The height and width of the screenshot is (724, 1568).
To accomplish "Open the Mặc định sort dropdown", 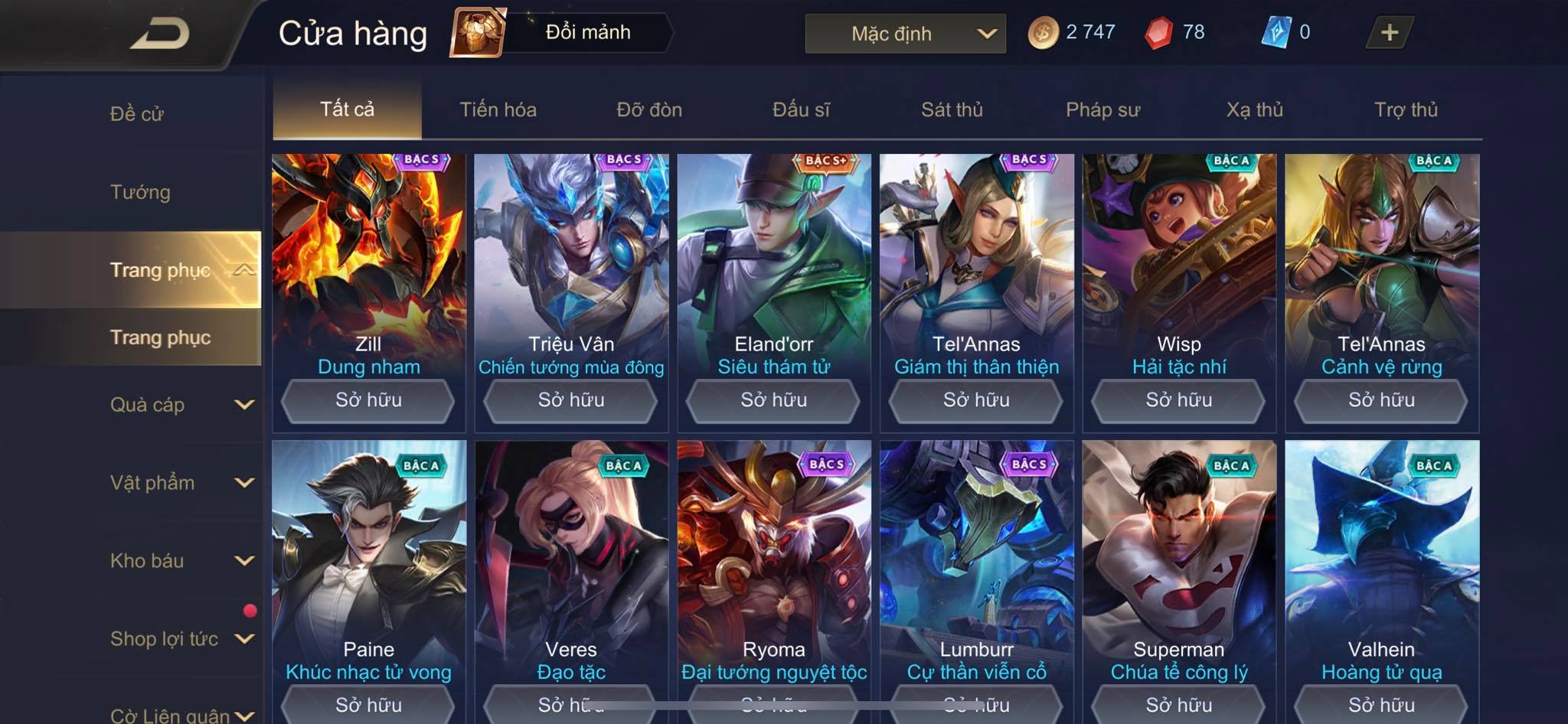I will point(905,34).
